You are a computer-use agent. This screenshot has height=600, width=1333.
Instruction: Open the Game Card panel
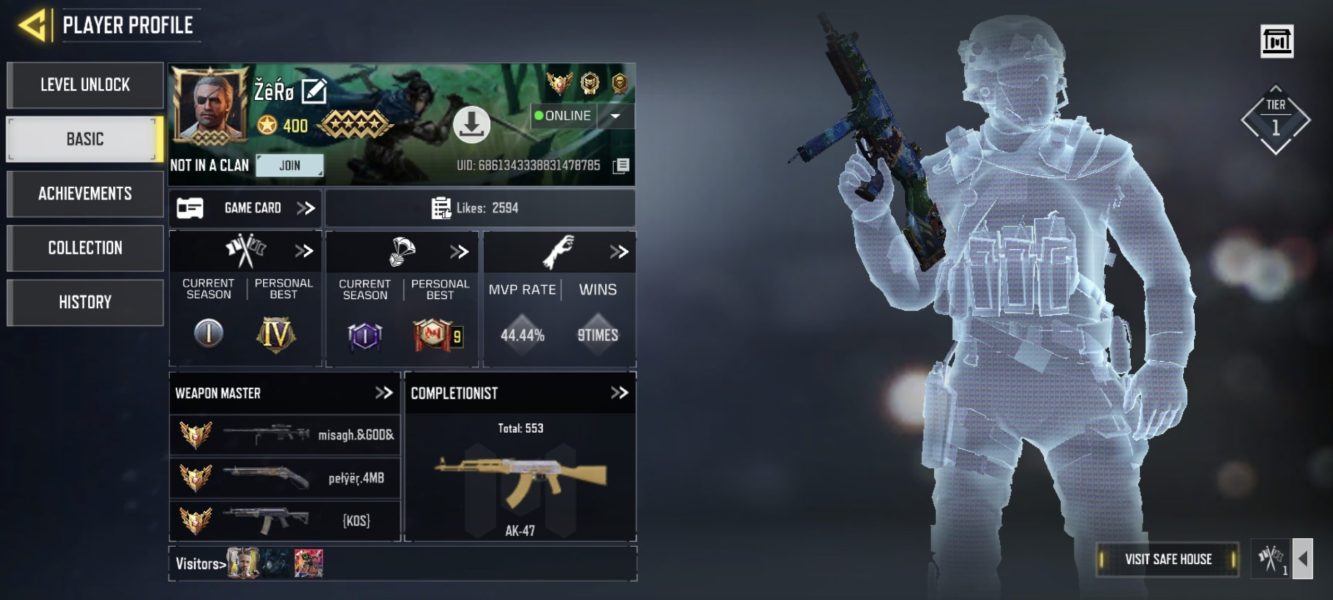(245, 208)
